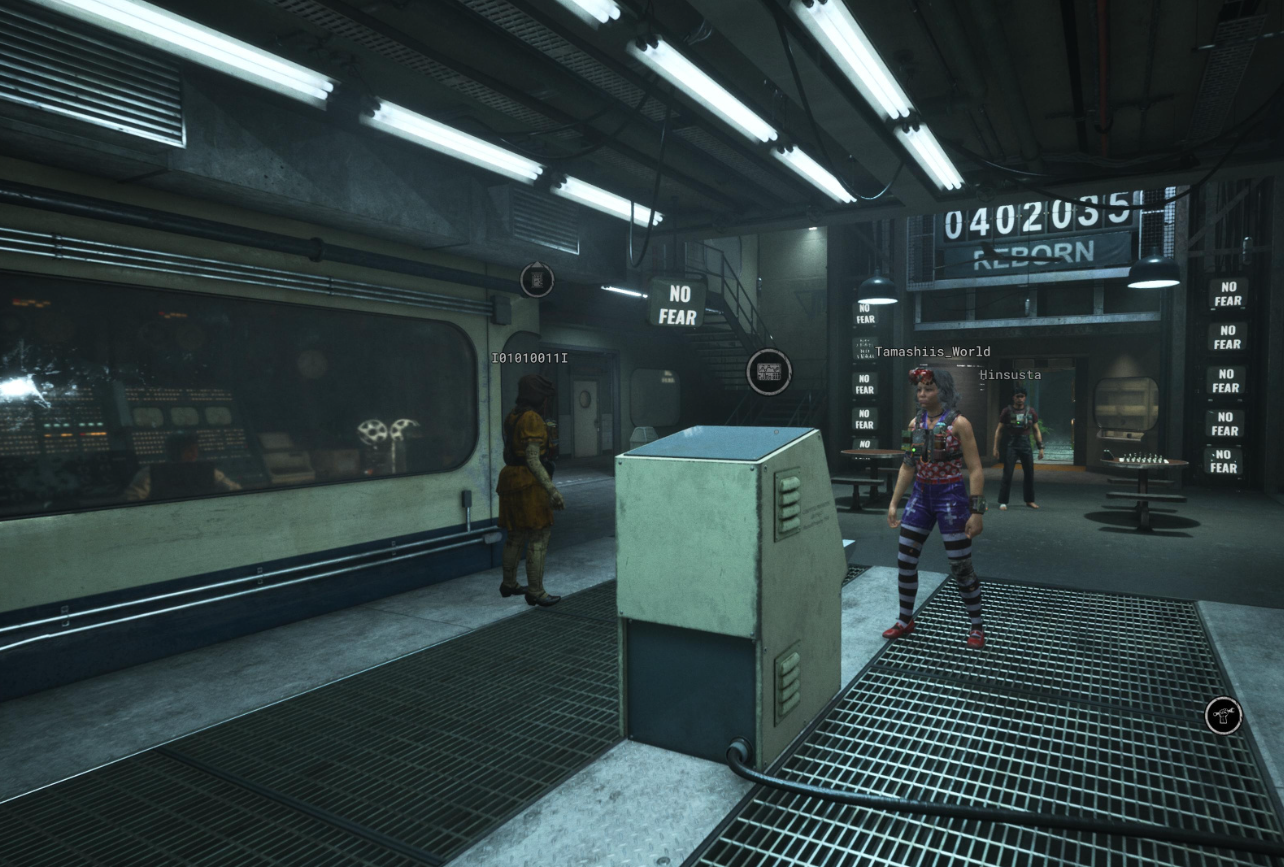Click the large circular terminal marker
1284x867 pixels.
click(x=769, y=372)
